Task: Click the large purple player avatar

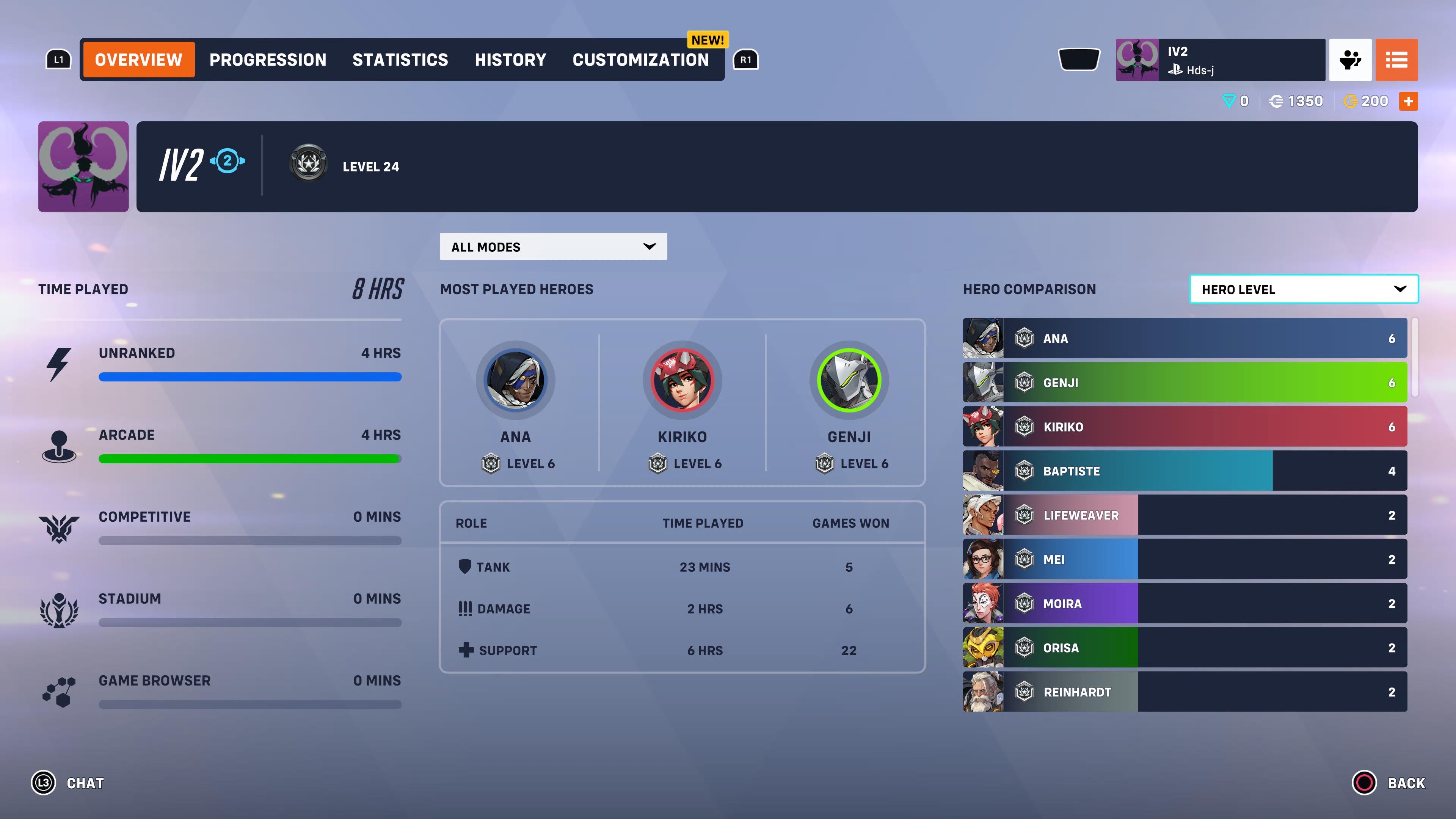Action: coord(83,167)
